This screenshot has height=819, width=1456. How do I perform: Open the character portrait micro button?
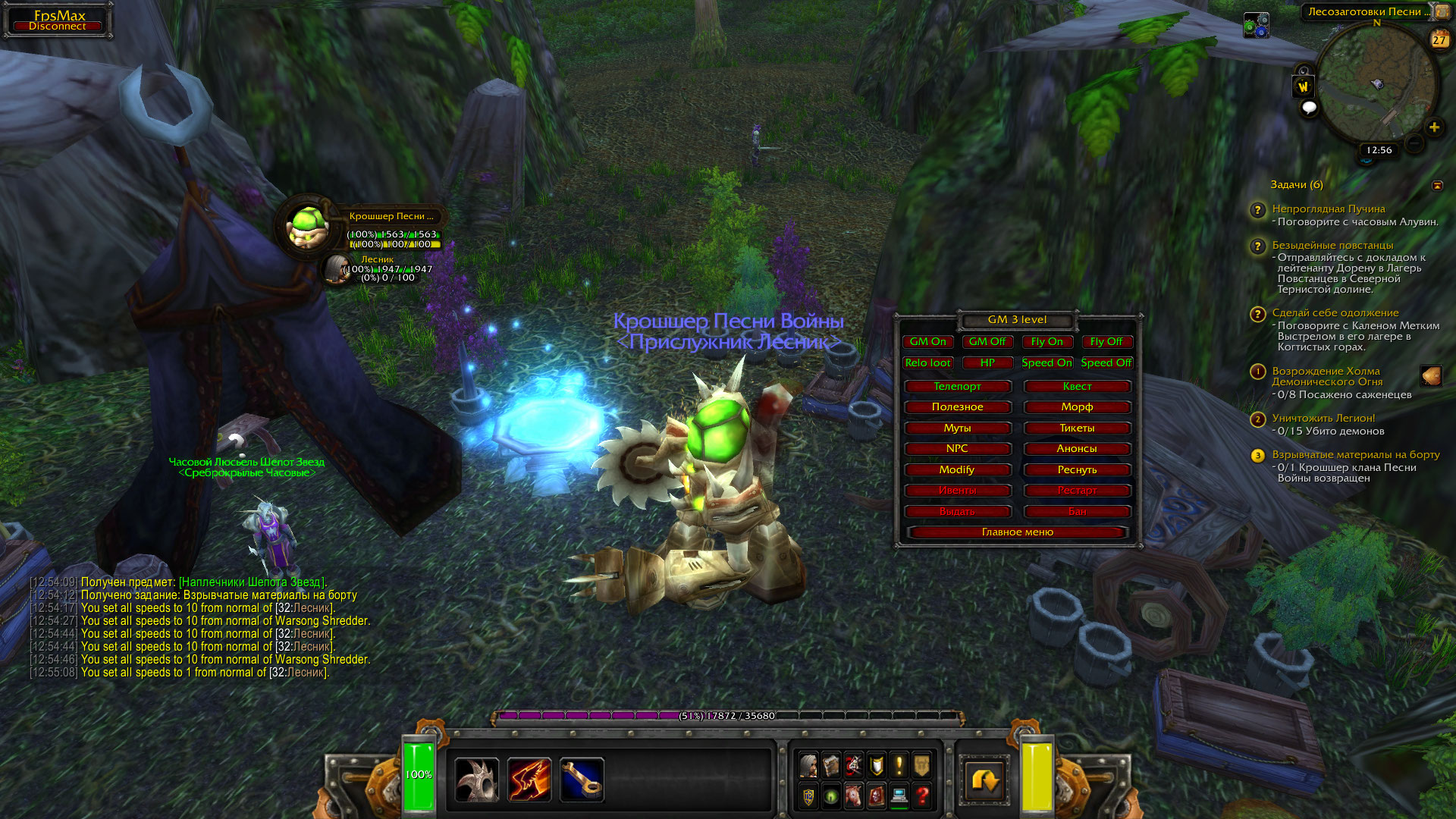click(x=808, y=766)
